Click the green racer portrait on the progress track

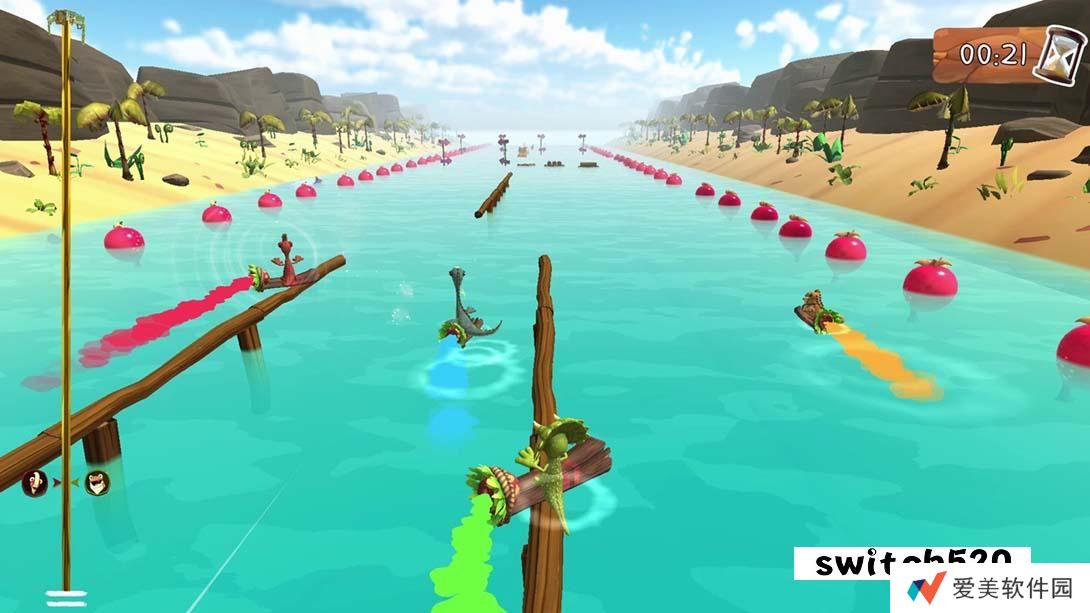[x=97, y=483]
